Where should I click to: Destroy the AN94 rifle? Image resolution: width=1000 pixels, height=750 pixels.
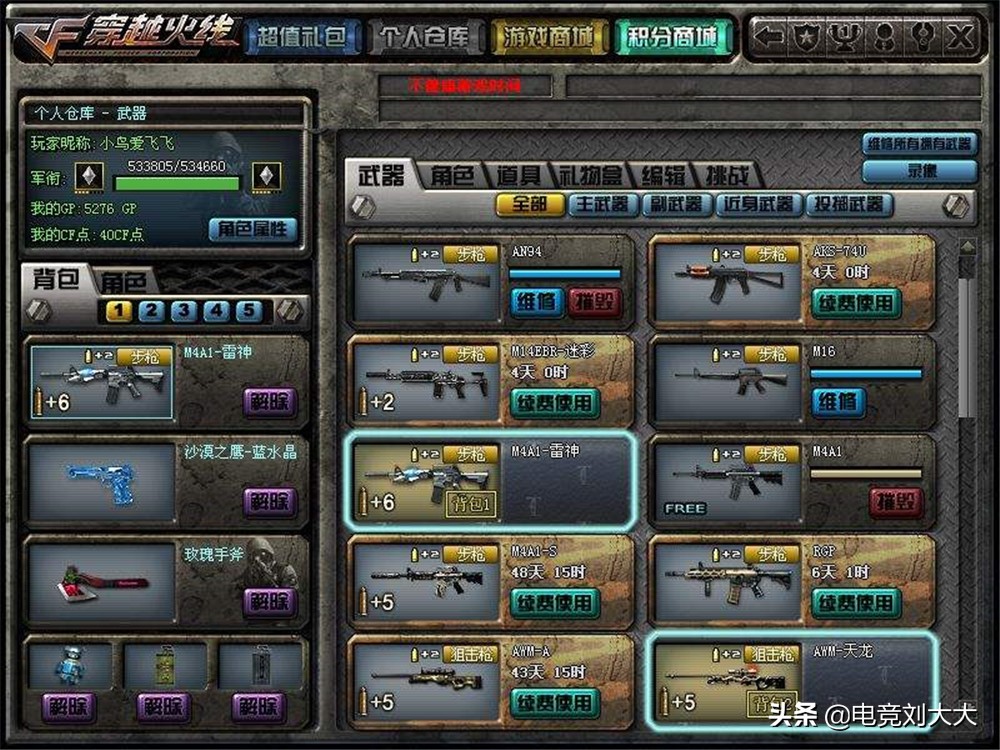pyautogui.click(x=594, y=302)
